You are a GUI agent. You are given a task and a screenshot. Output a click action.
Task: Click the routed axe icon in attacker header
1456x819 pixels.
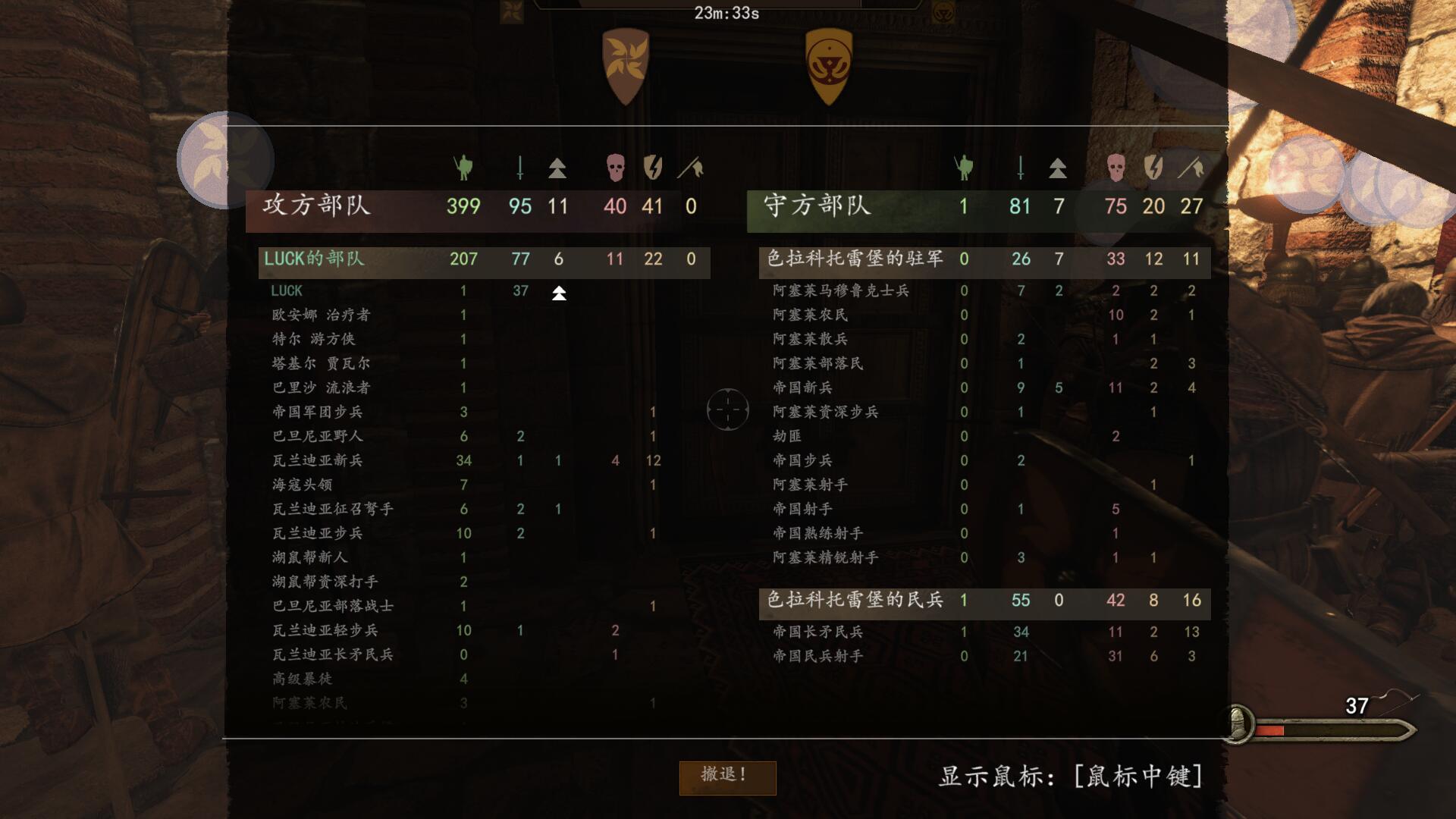691,168
